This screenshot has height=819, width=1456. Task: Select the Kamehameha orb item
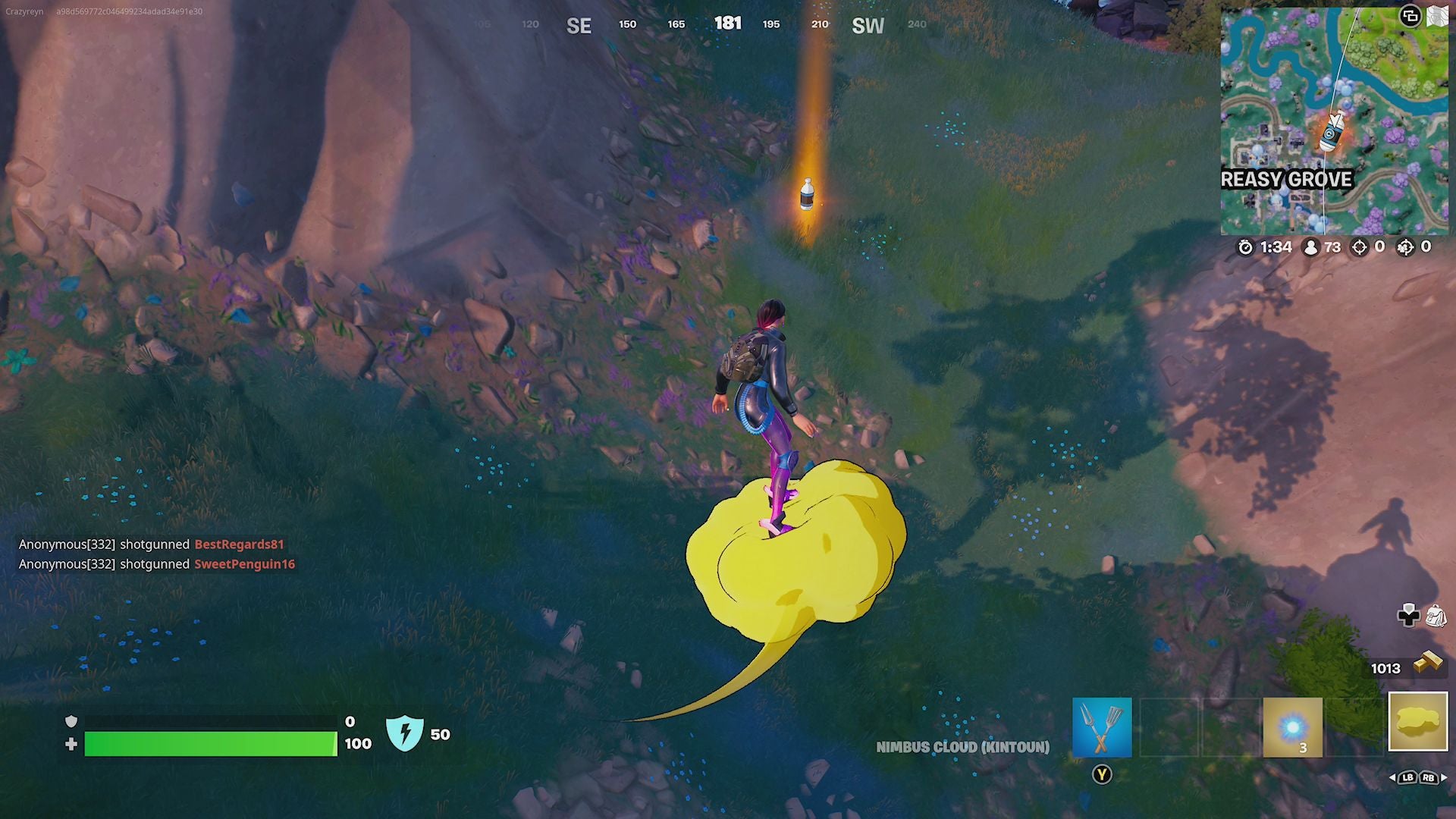(x=1291, y=726)
